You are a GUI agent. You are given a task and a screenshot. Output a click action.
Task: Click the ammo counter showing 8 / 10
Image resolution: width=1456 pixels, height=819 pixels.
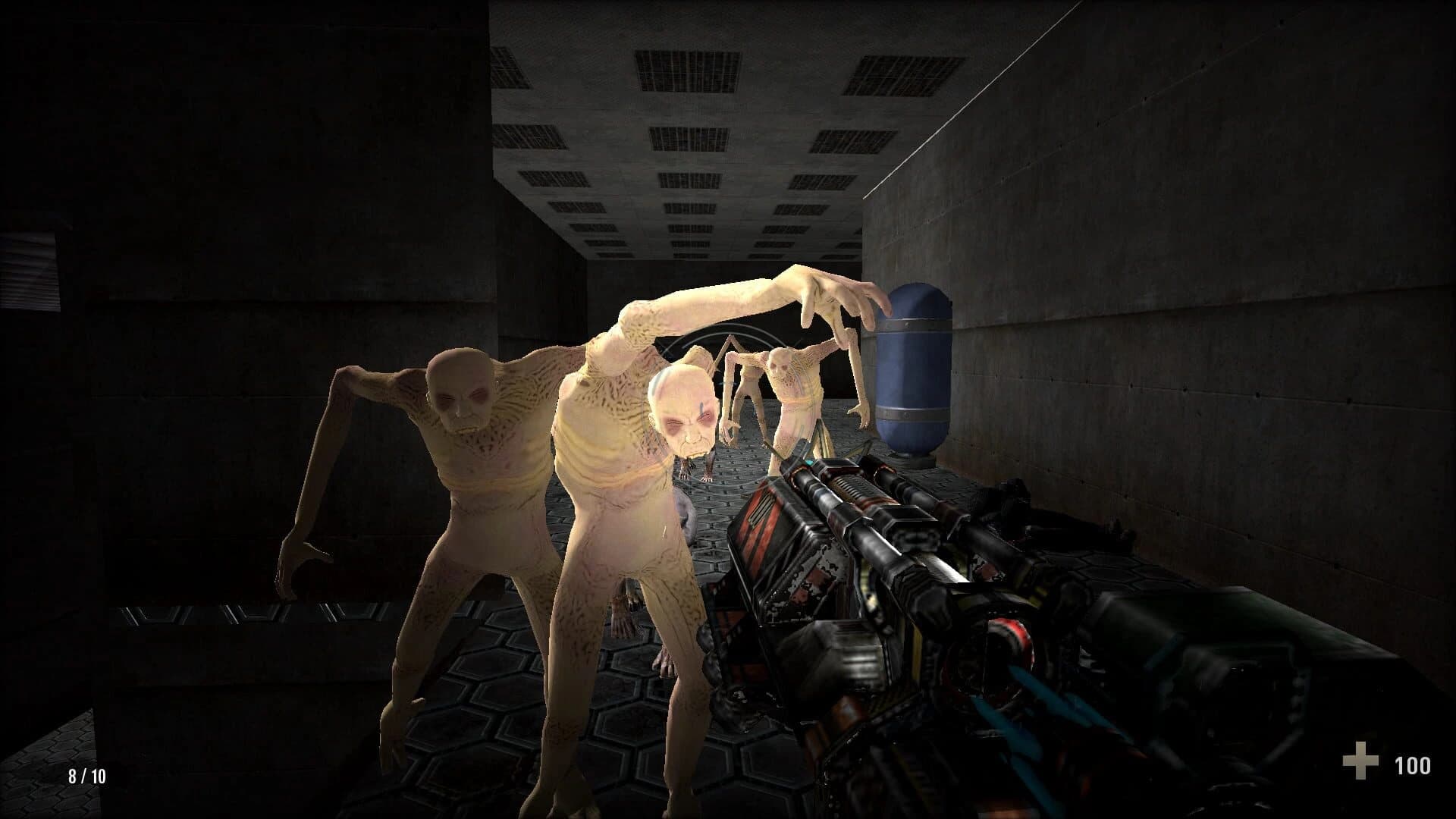coord(86,775)
